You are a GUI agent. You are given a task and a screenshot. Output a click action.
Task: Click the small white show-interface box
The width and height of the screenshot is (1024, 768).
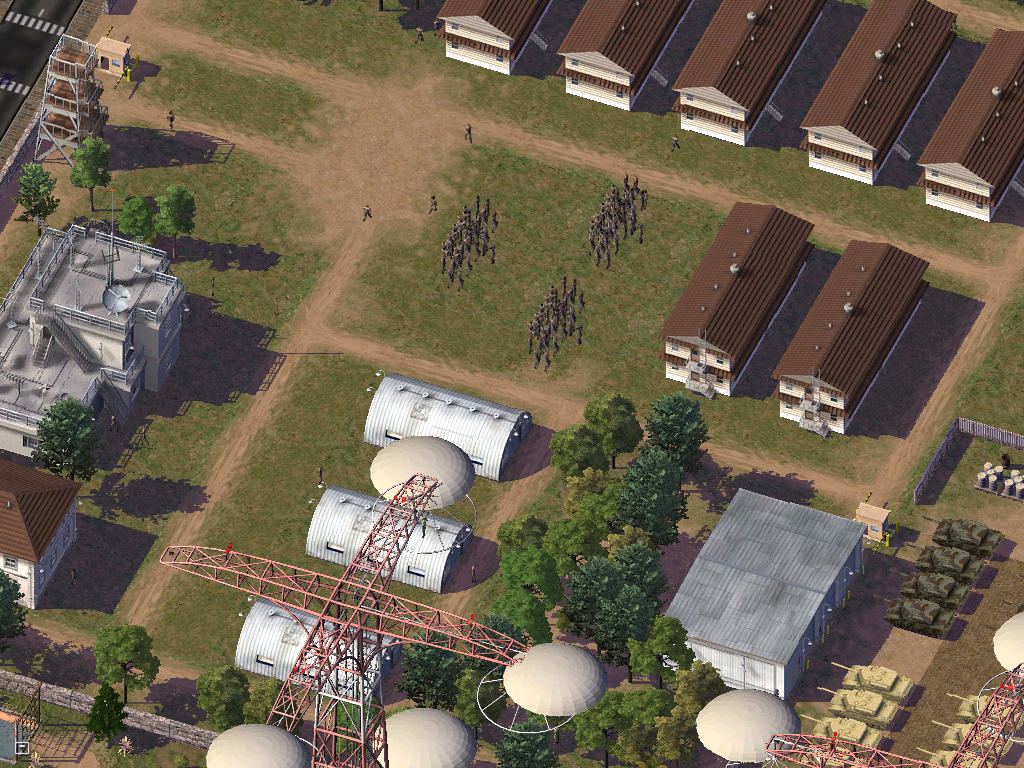pyautogui.click(x=22, y=746)
